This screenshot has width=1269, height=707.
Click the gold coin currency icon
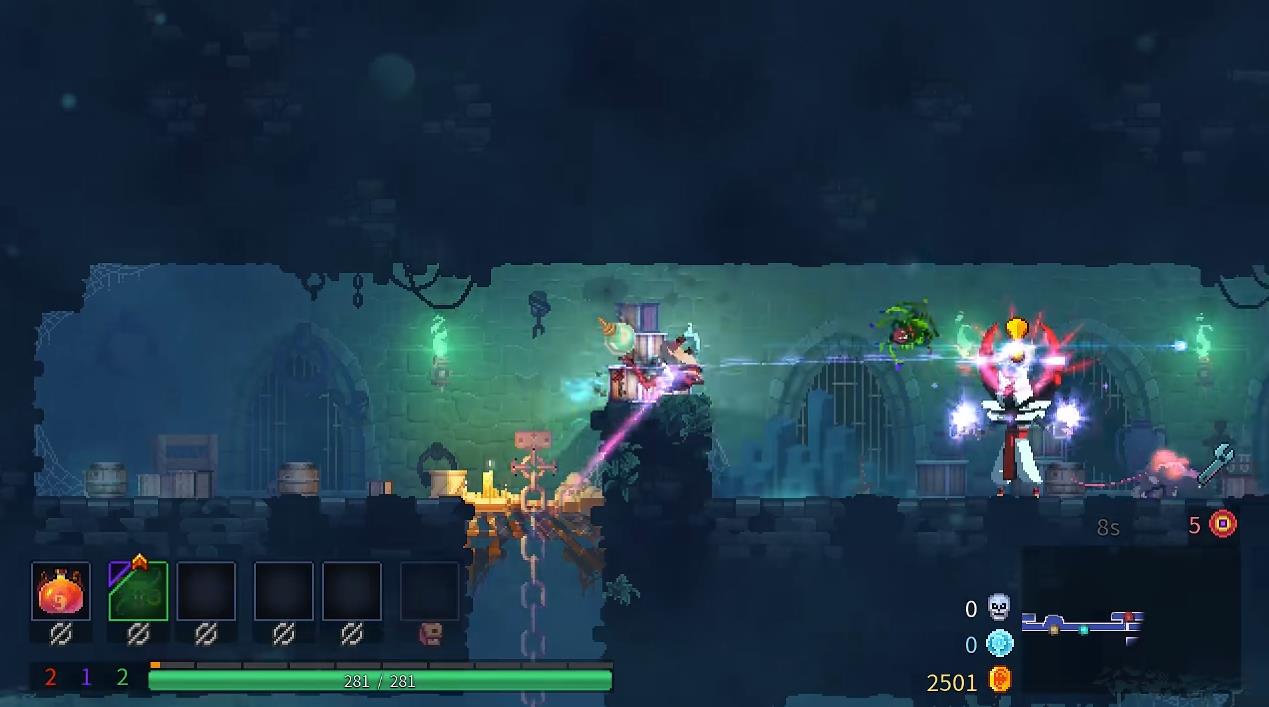pos(1000,681)
